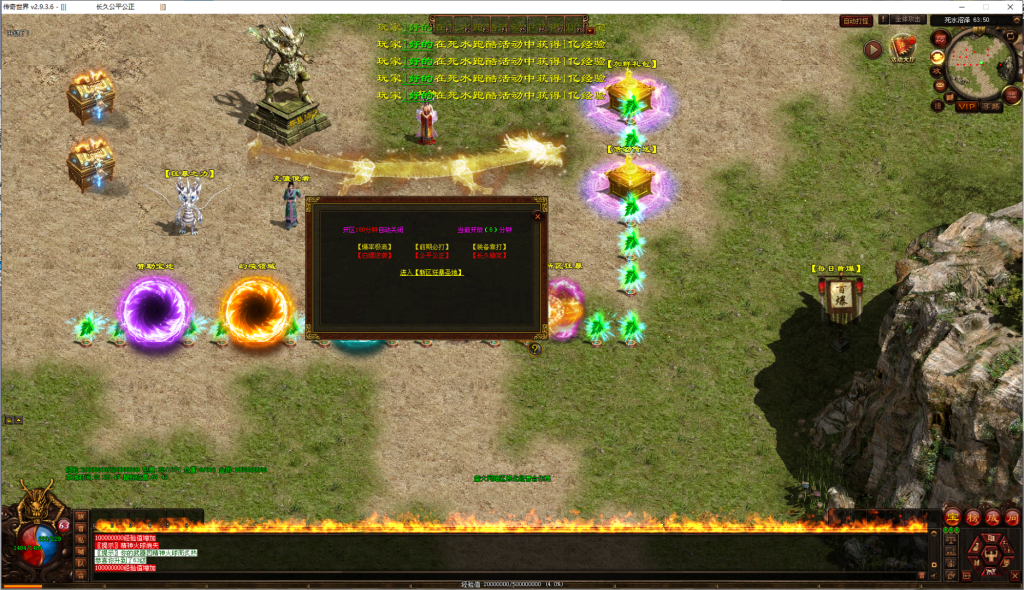Close the game window
Screen dimensions: 1024x590
(x=1010, y=6)
